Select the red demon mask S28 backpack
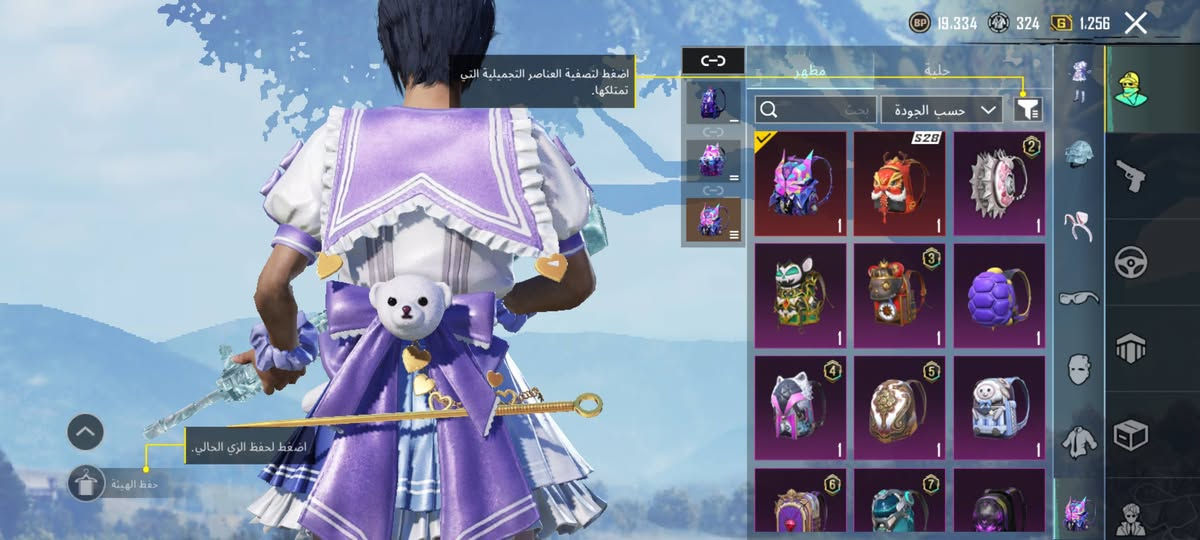The image size is (1200, 540). (899, 184)
